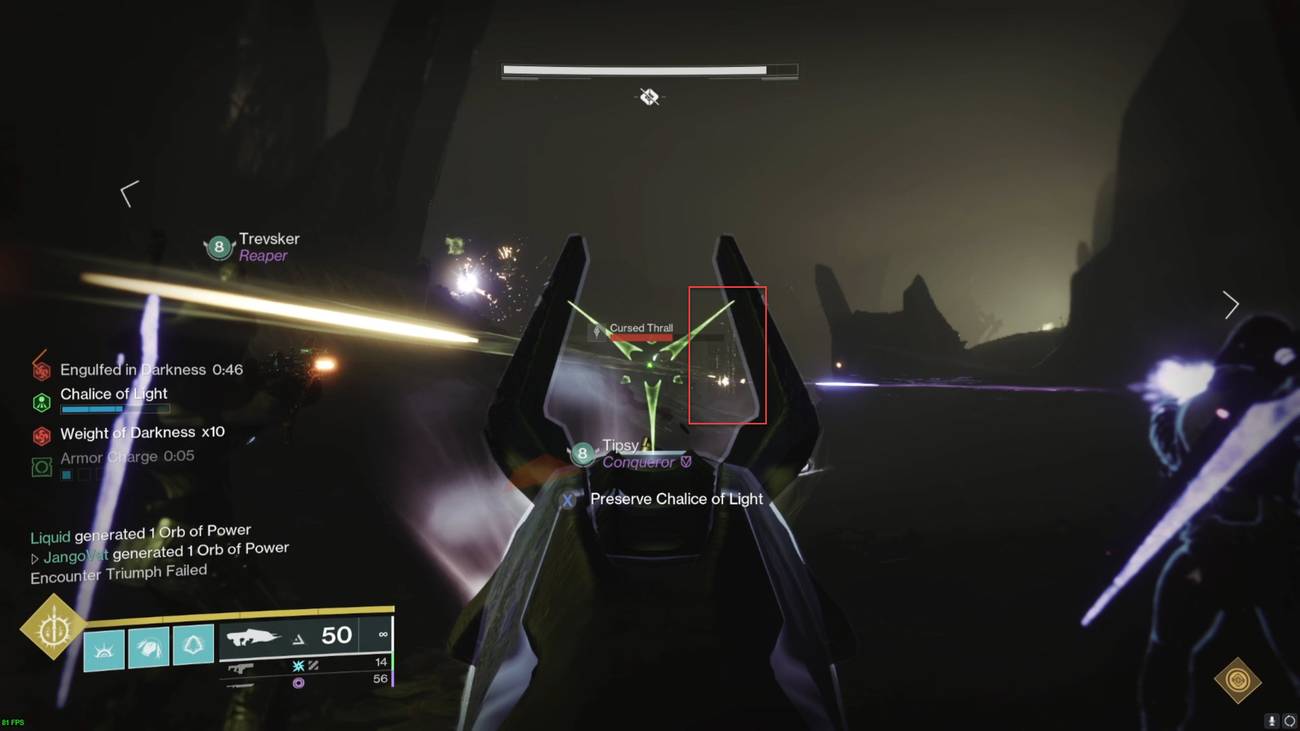Click the boss health bar at screen top
Screen dimensions: 1300x731
coord(648,69)
